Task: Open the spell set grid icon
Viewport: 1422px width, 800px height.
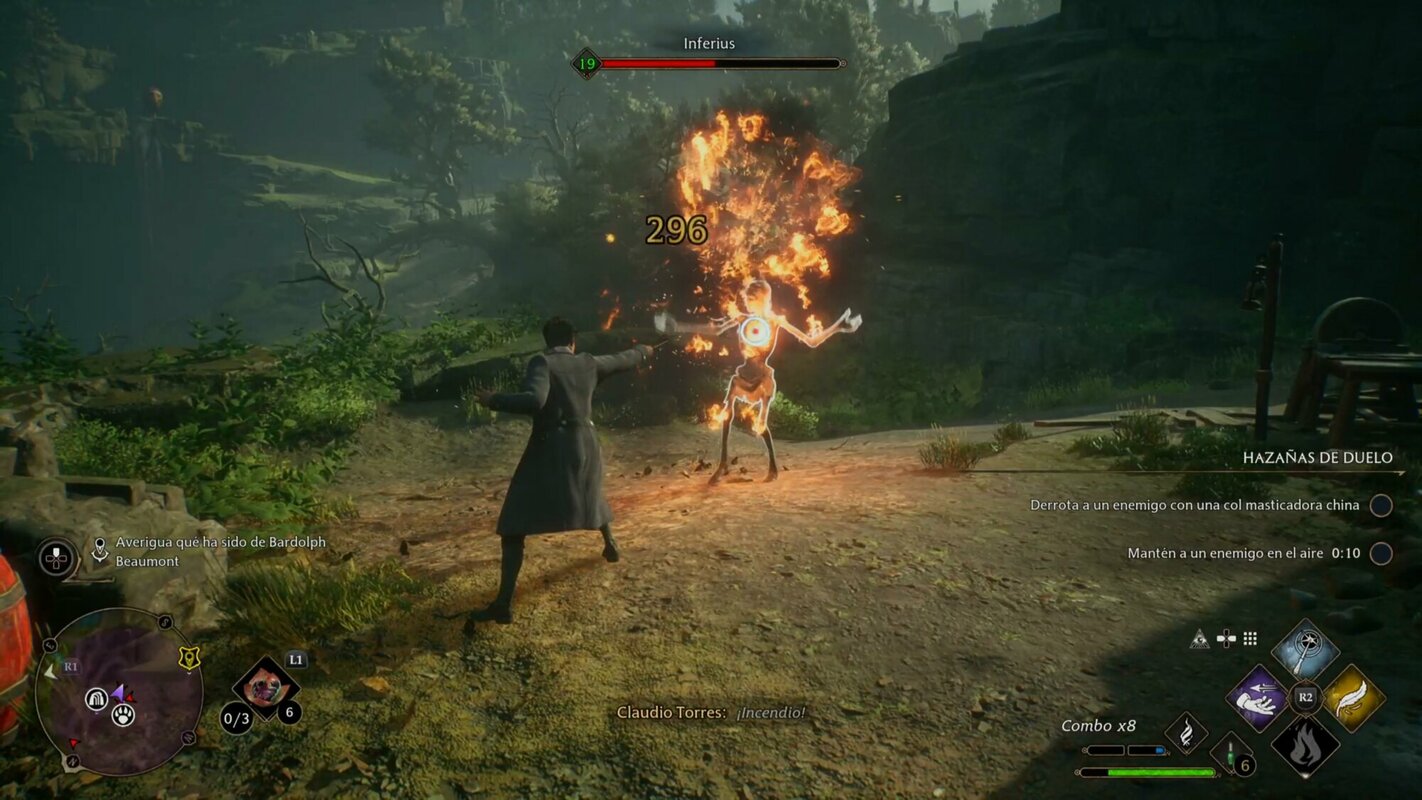Action: [x=1250, y=638]
